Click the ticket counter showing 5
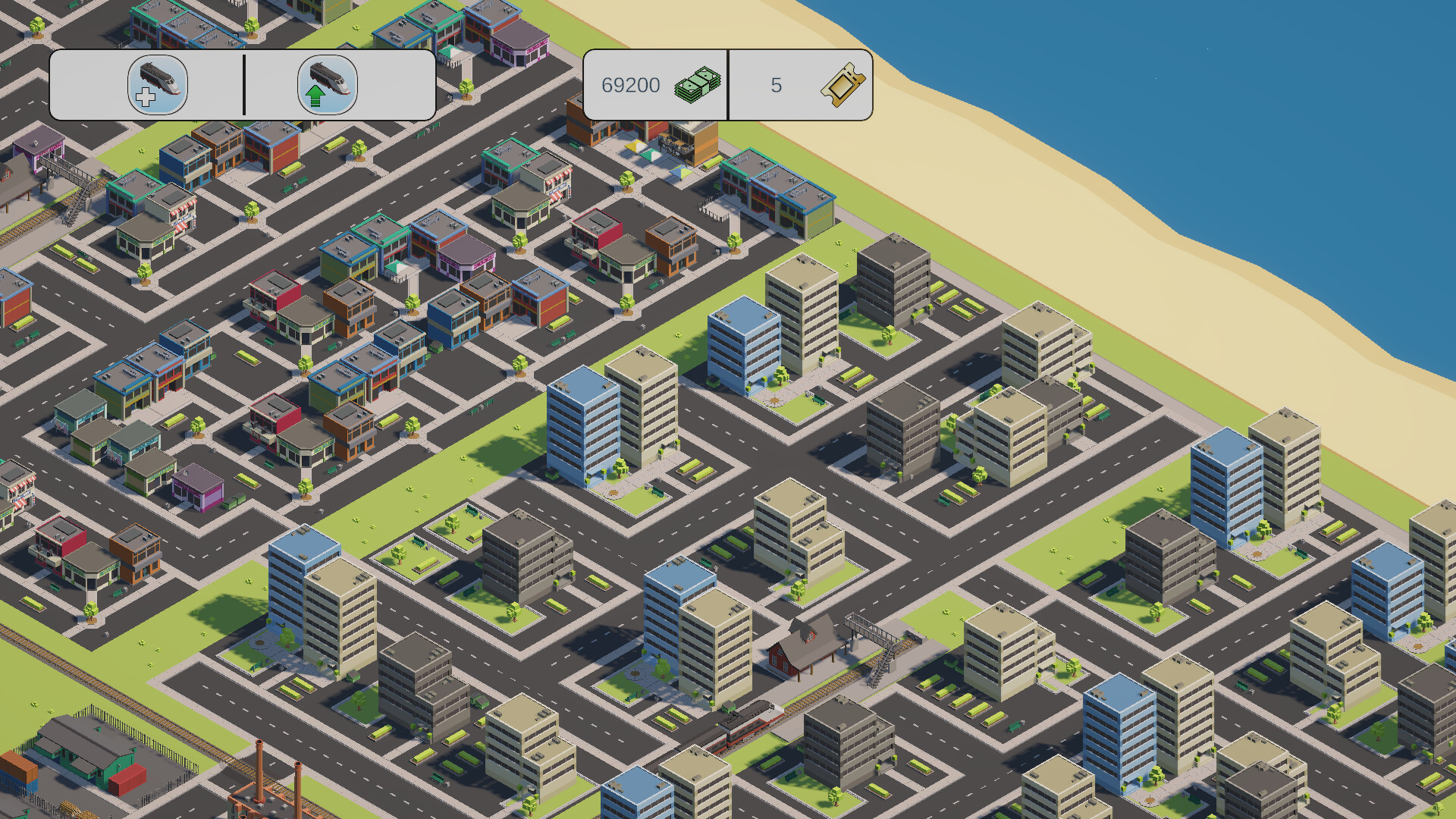This screenshot has height=819, width=1456. [775, 85]
